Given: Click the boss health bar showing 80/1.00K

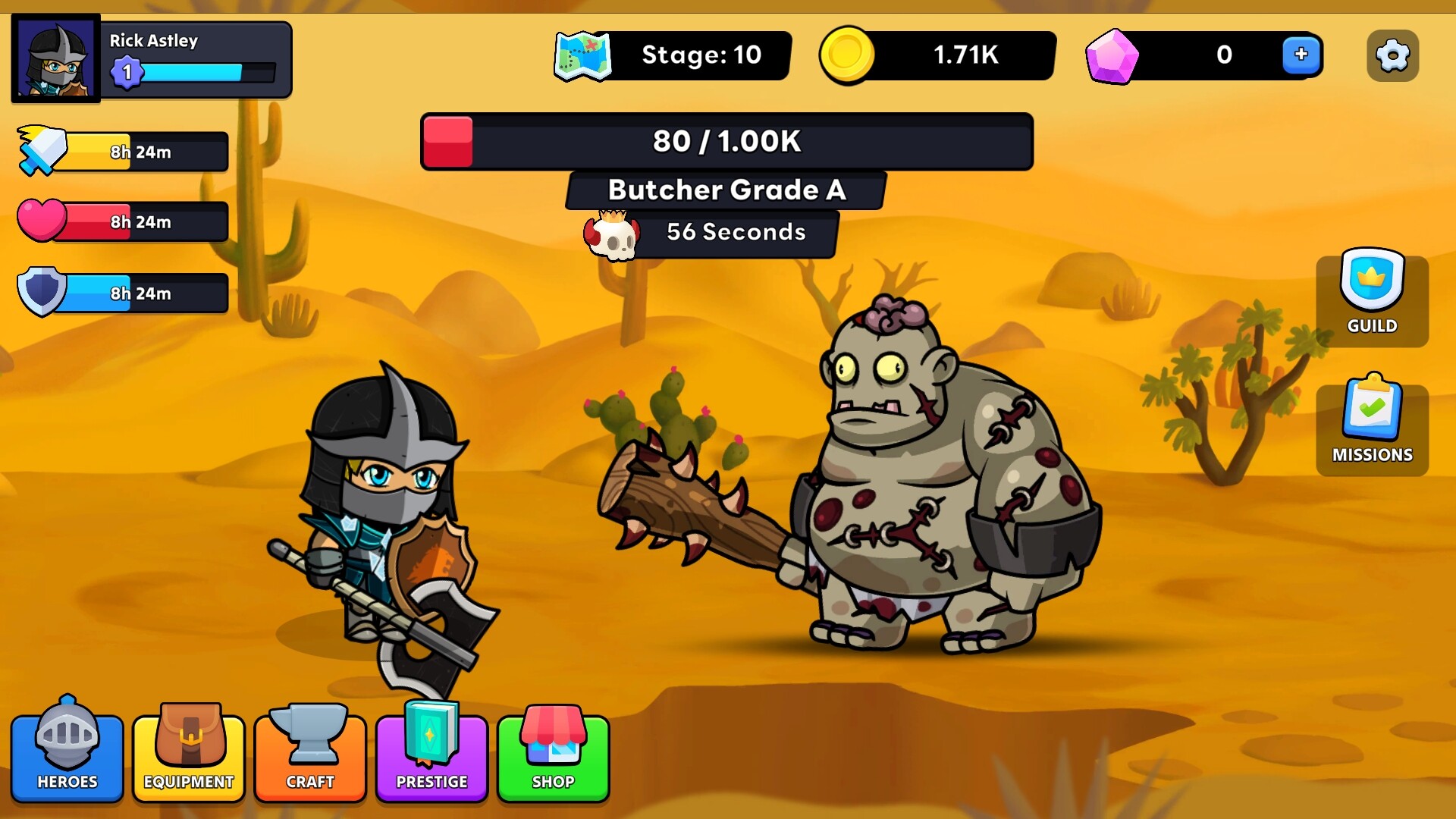Looking at the screenshot, I should pos(726,141).
